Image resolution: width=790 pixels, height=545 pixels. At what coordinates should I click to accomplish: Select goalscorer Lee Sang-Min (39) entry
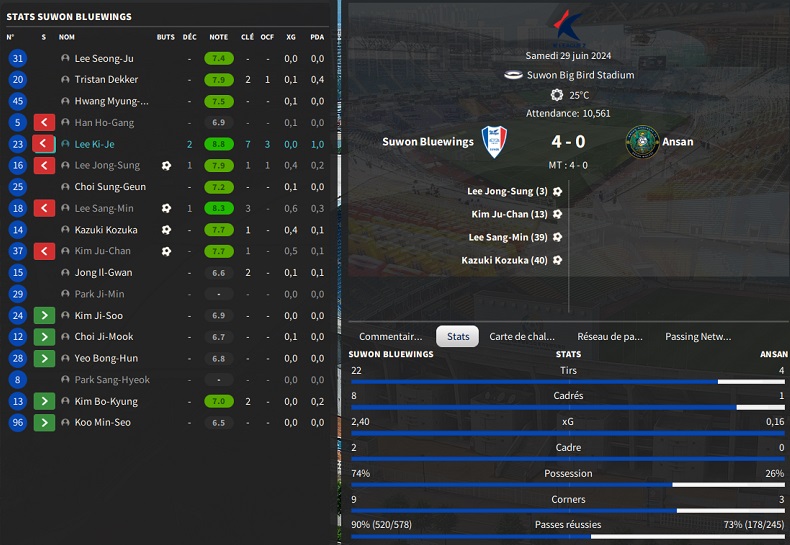pos(507,237)
